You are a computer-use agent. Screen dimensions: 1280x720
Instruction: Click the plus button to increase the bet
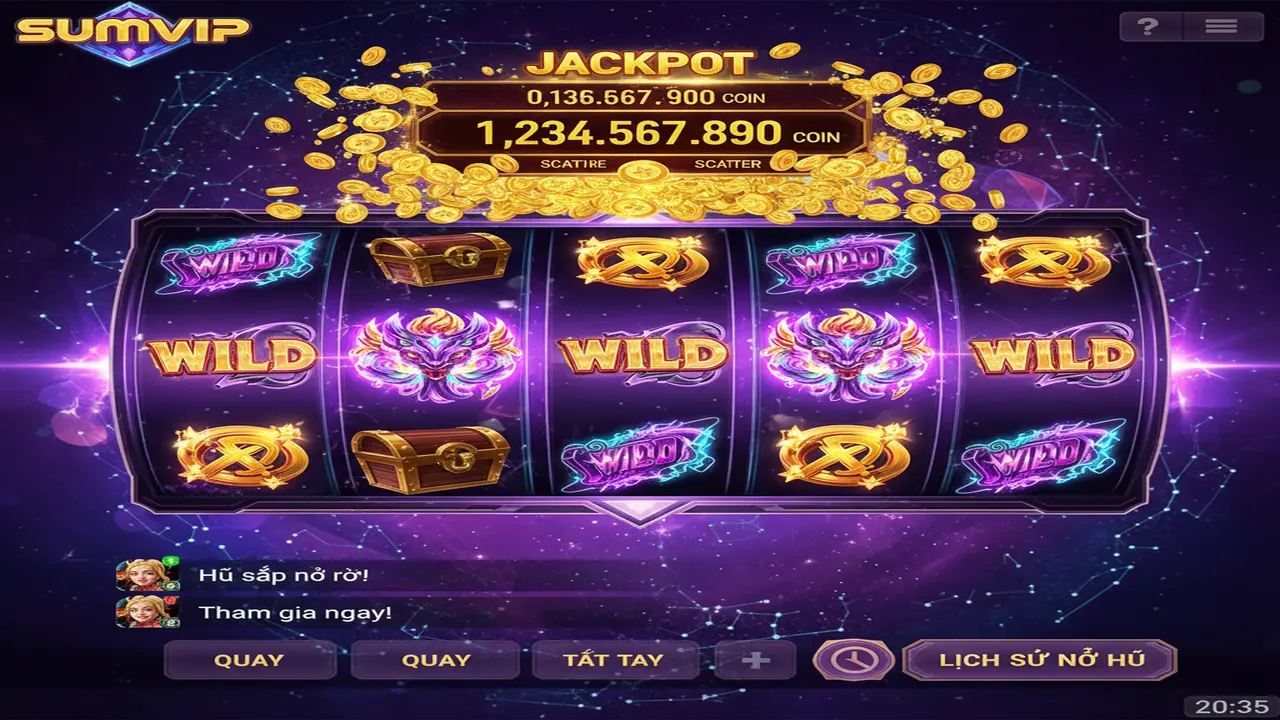pyautogui.click(x=756, y=660)
